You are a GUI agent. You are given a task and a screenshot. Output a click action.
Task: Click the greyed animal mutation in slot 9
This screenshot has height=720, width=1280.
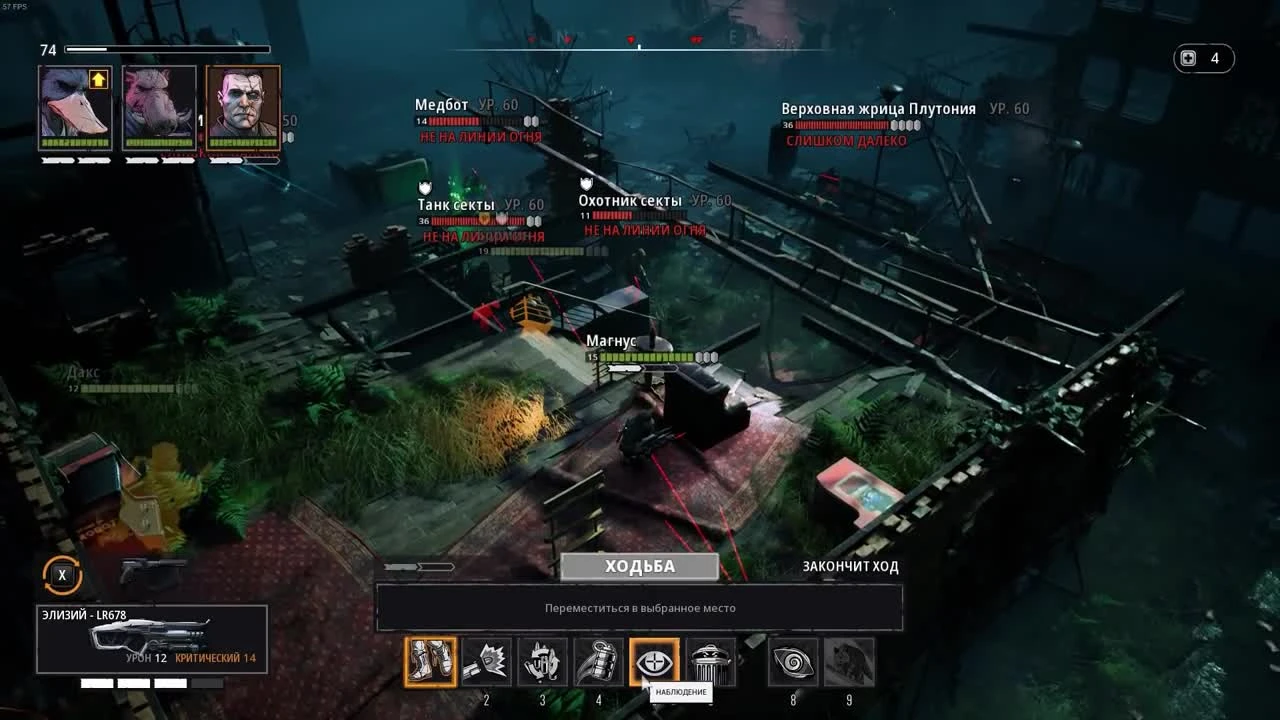point(852,661)
